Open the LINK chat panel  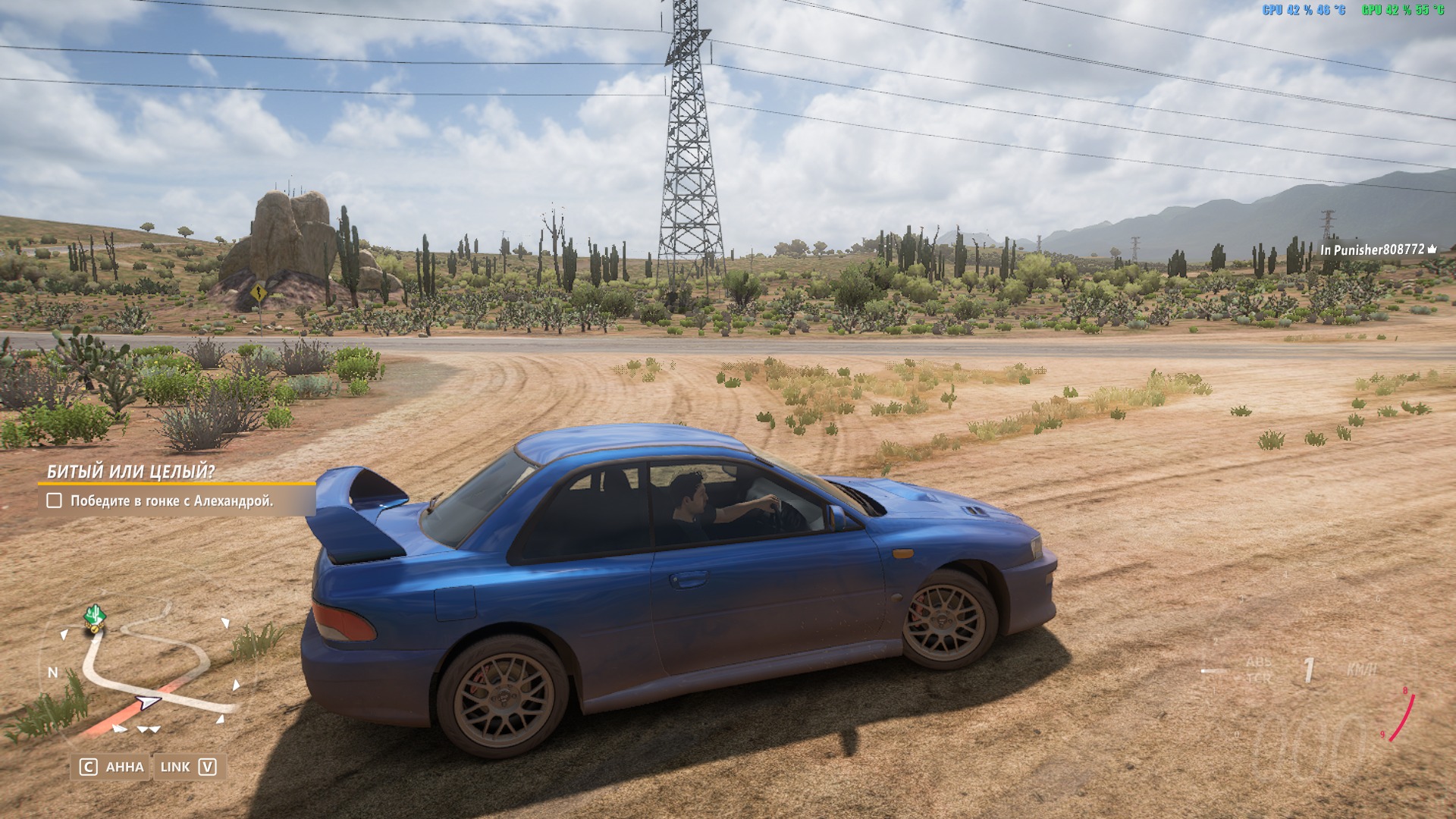188,767
